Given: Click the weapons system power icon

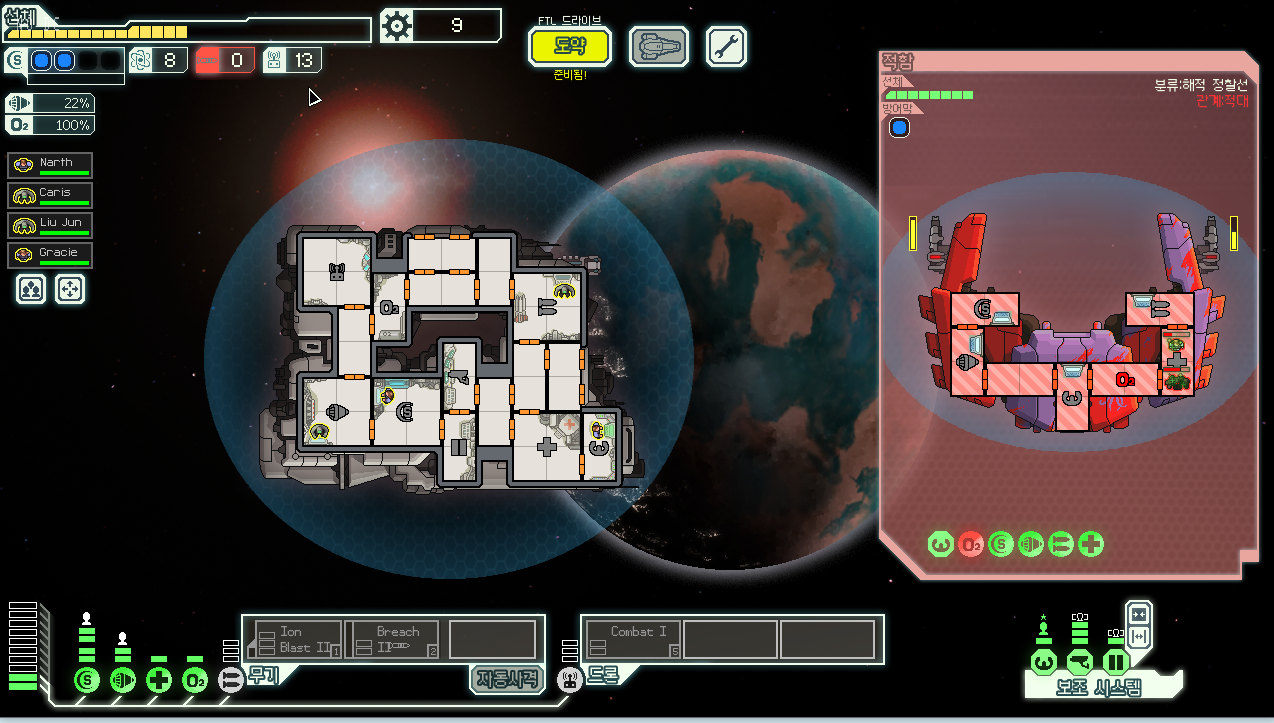Looking at the screenshot, I should click(x=231, y=681).
